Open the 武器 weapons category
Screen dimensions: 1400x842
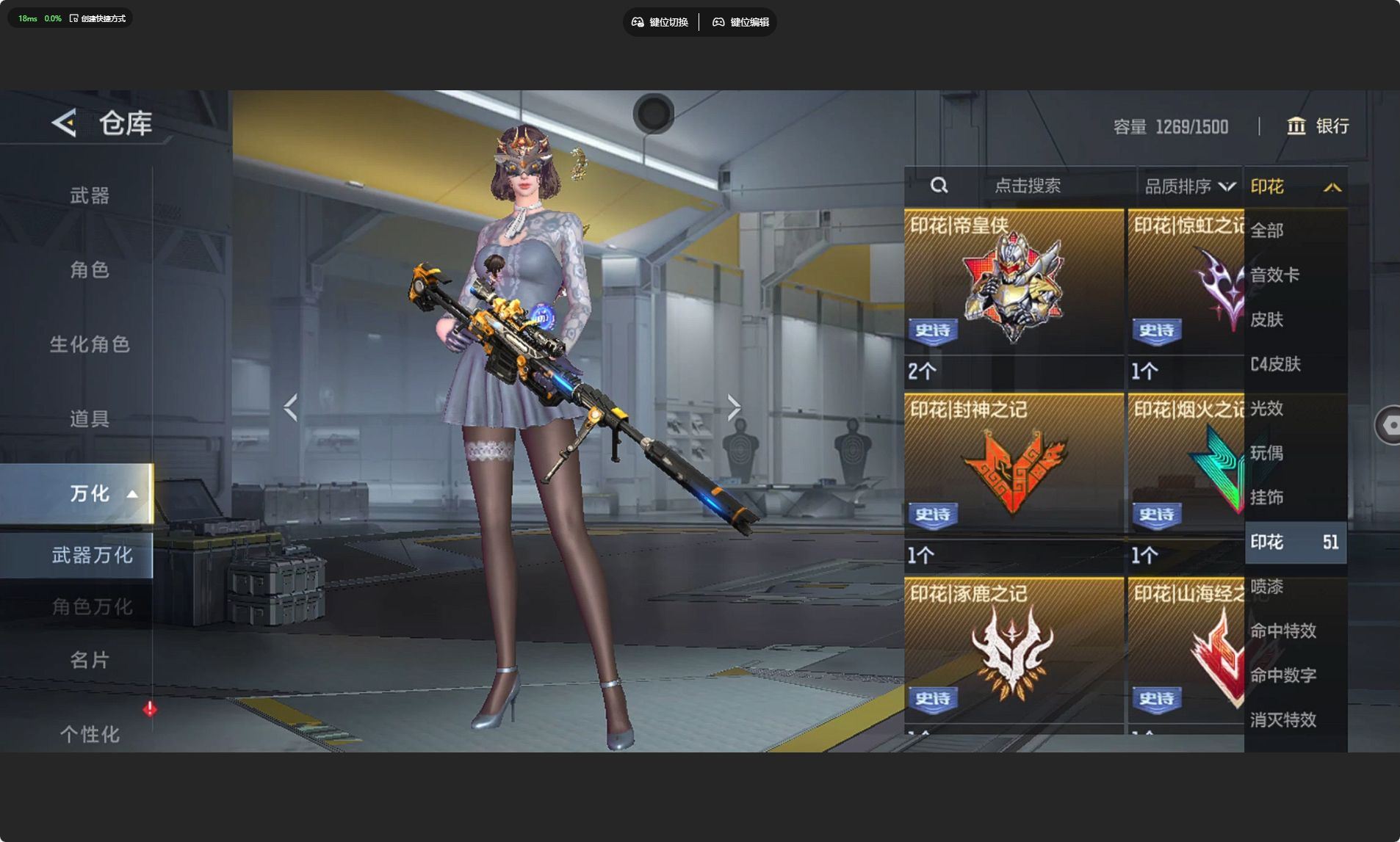coord(90,195)
